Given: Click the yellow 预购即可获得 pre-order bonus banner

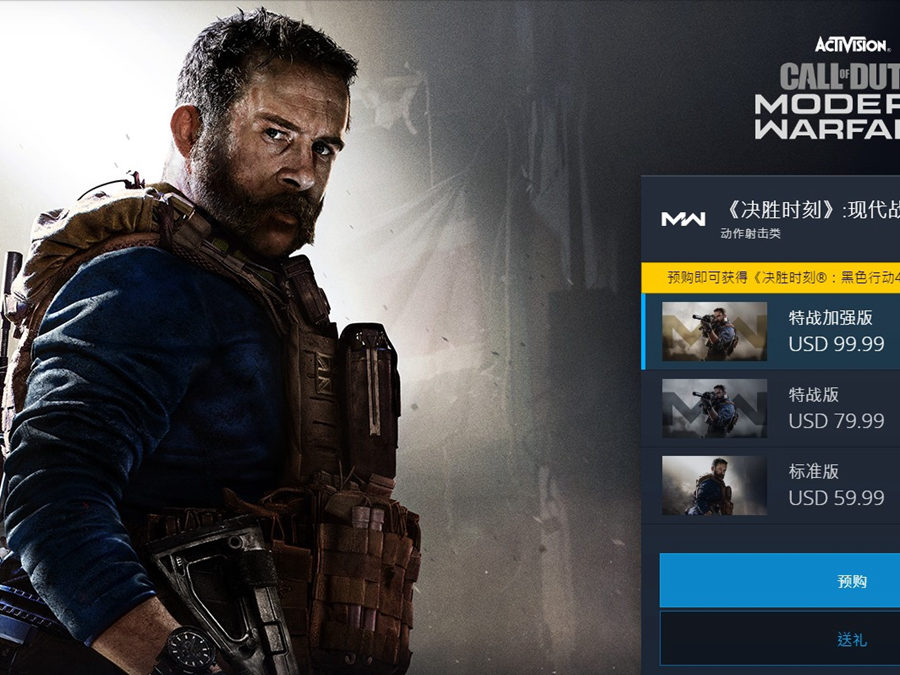Looking at the screenshot, I should click(x=772, y=277).
